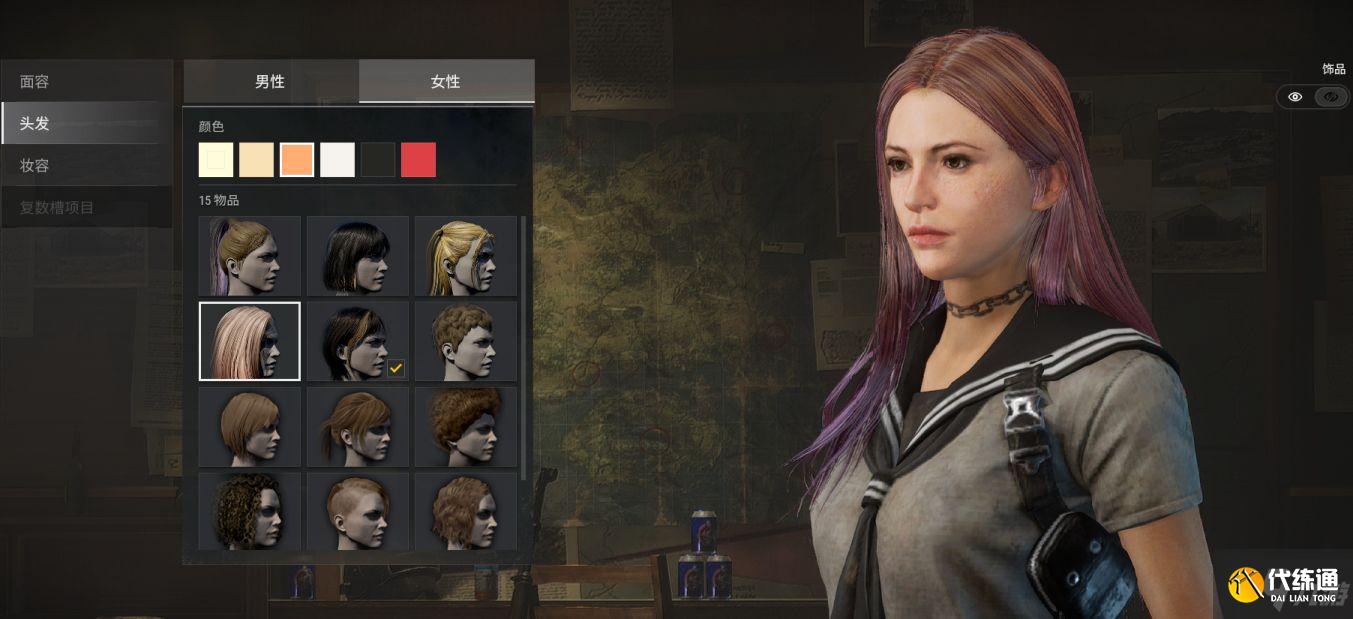Switch to the 女性 female tab
1353x619 pixels.
pyautogui.click(x=446, y=81)
